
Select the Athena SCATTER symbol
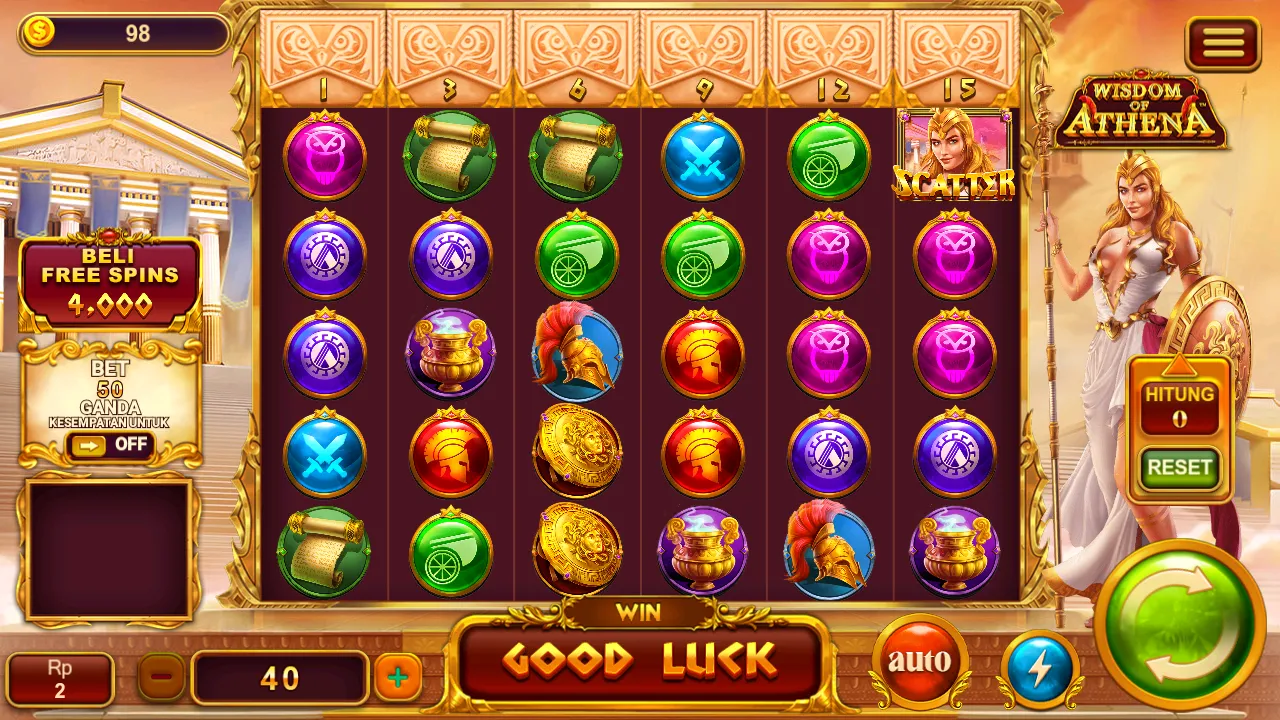pyautogui.click(x=952, y=155)
